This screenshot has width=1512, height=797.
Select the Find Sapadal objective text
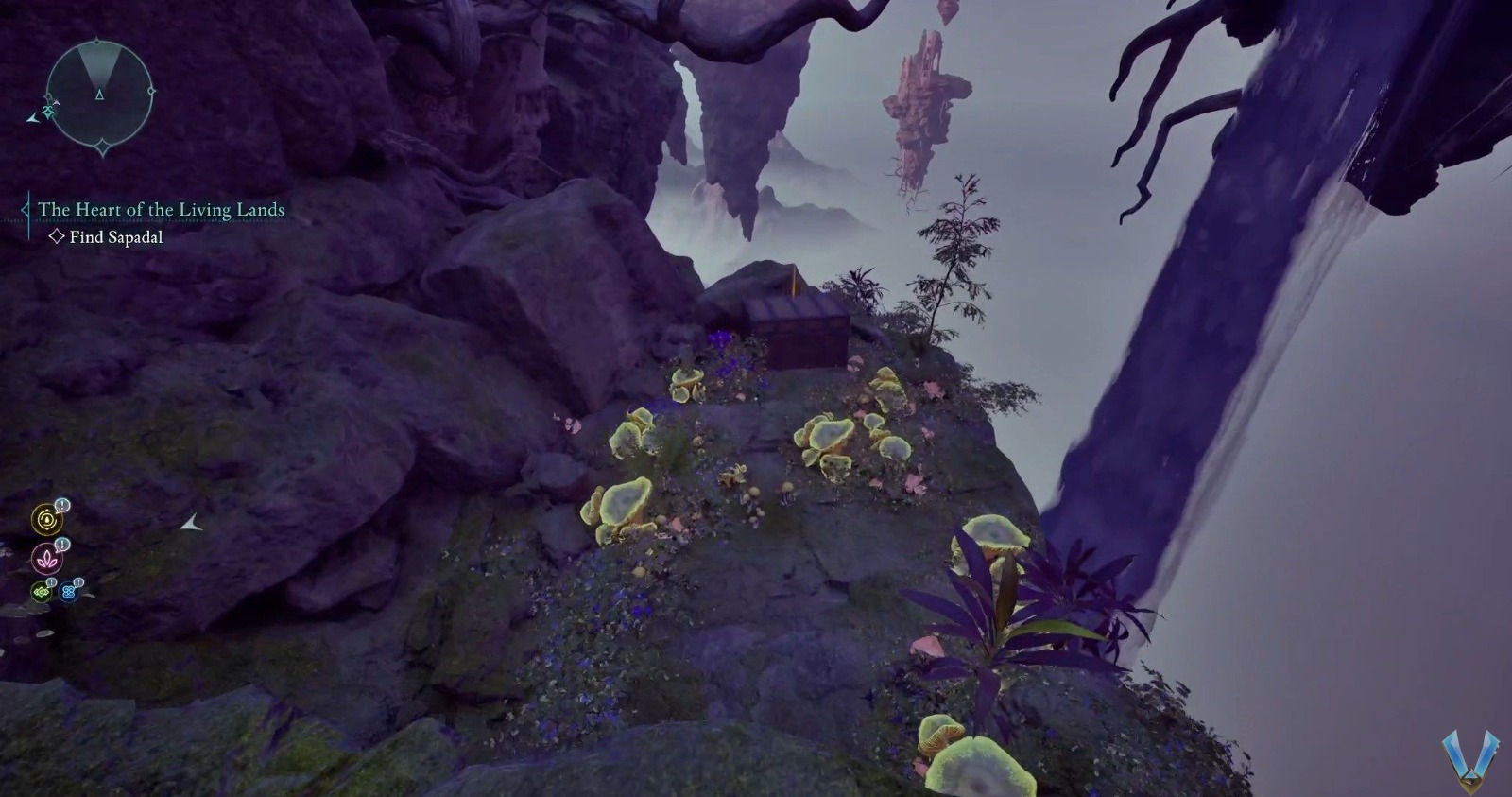[116, 237]
